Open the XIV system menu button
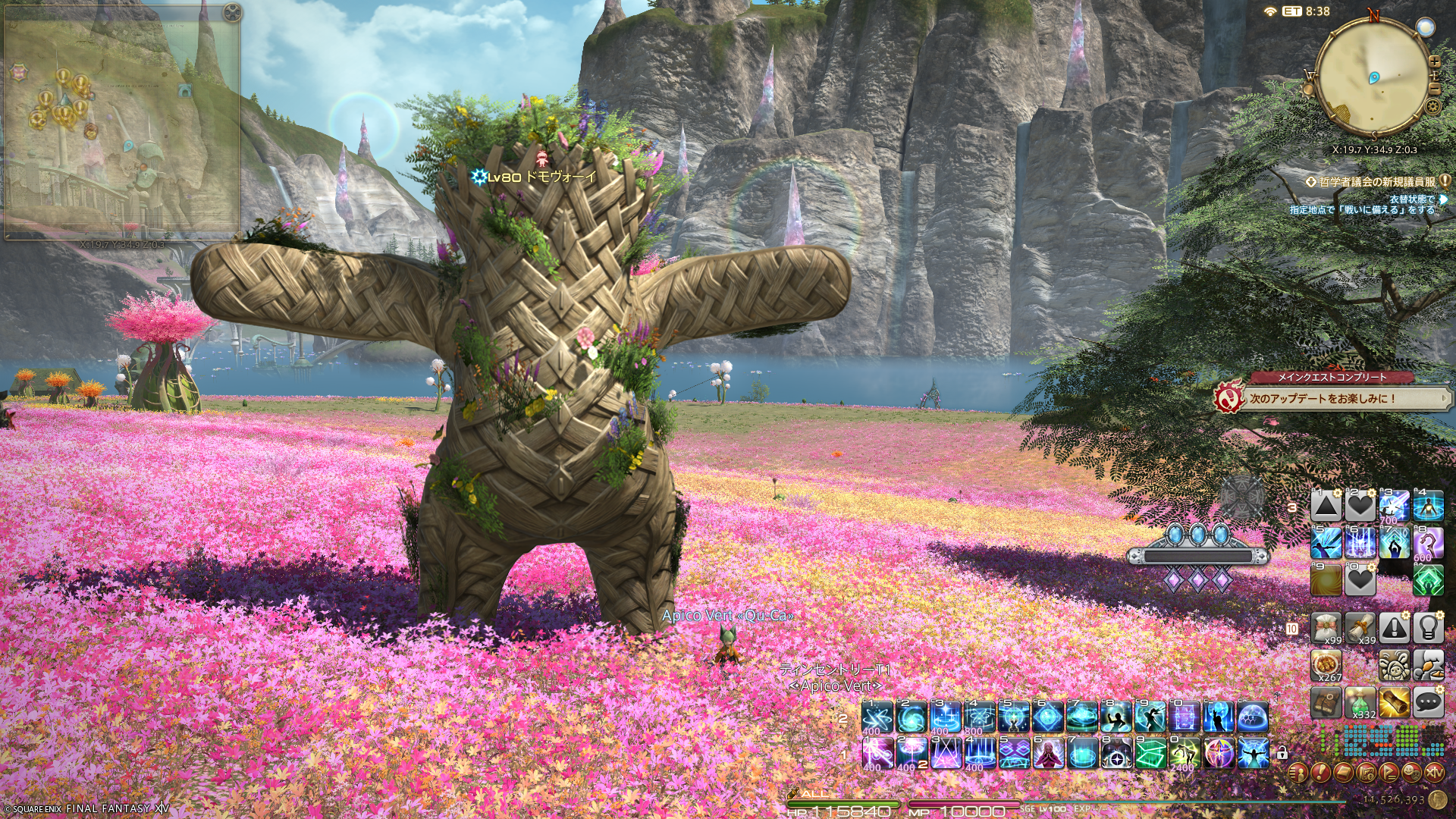Screen dimensions: 1456x819 click(x=1434, y=773)
